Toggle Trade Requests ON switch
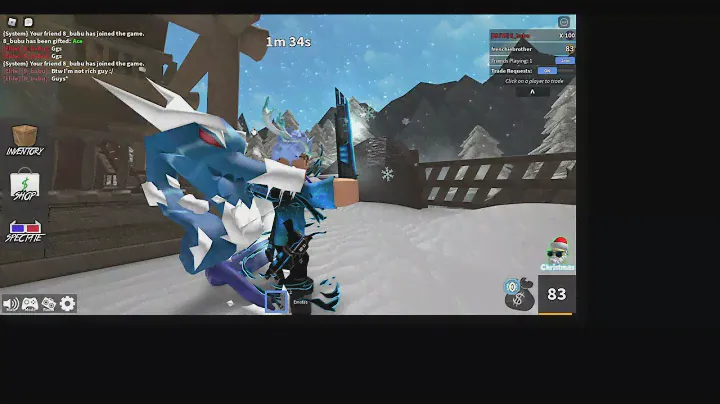This screenshot has height=404, width=720. [x=547, y=71]
